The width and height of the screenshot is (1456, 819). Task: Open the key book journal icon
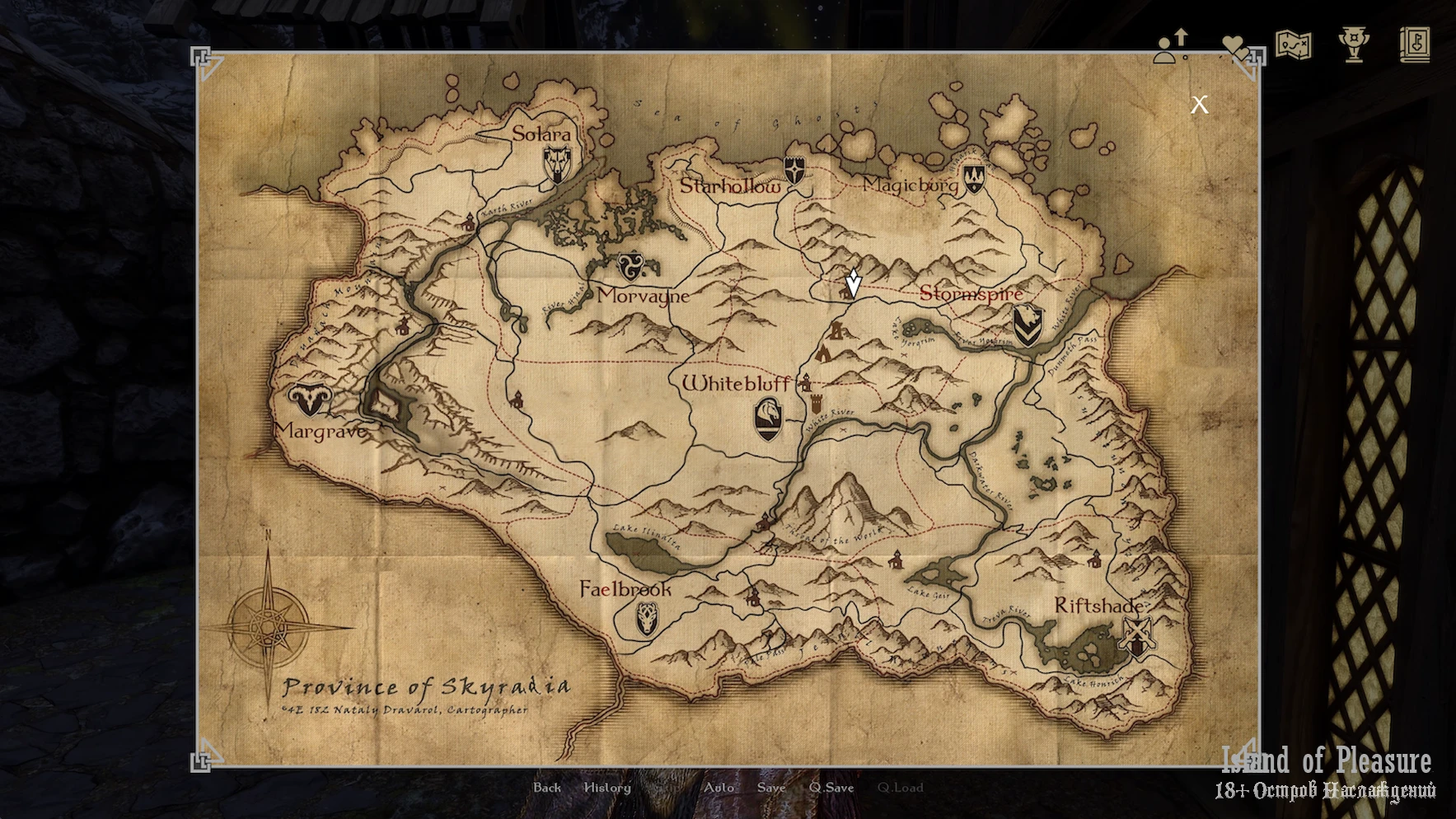[1415, 45]
